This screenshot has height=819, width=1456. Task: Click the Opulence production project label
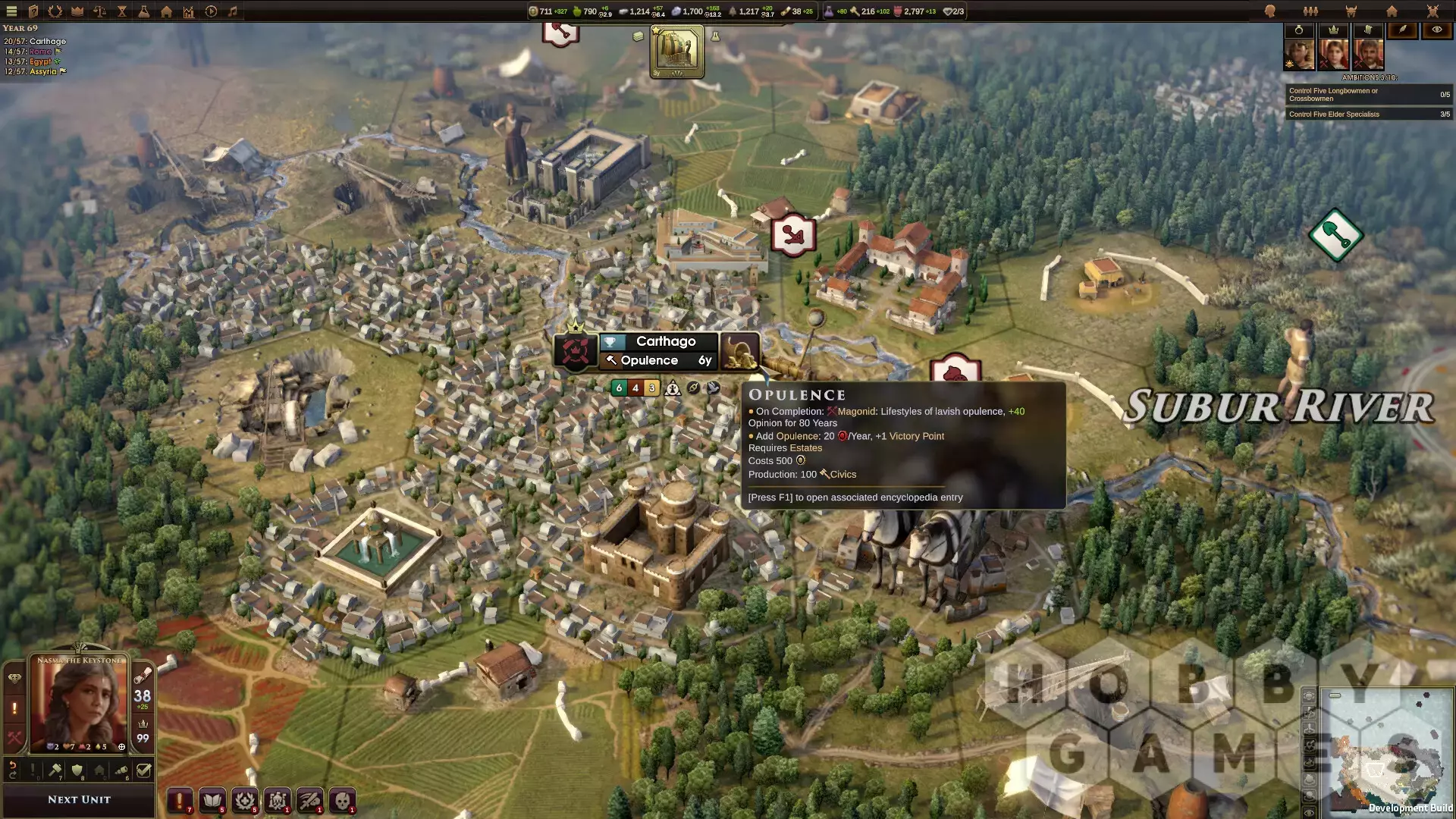point(649,361)
